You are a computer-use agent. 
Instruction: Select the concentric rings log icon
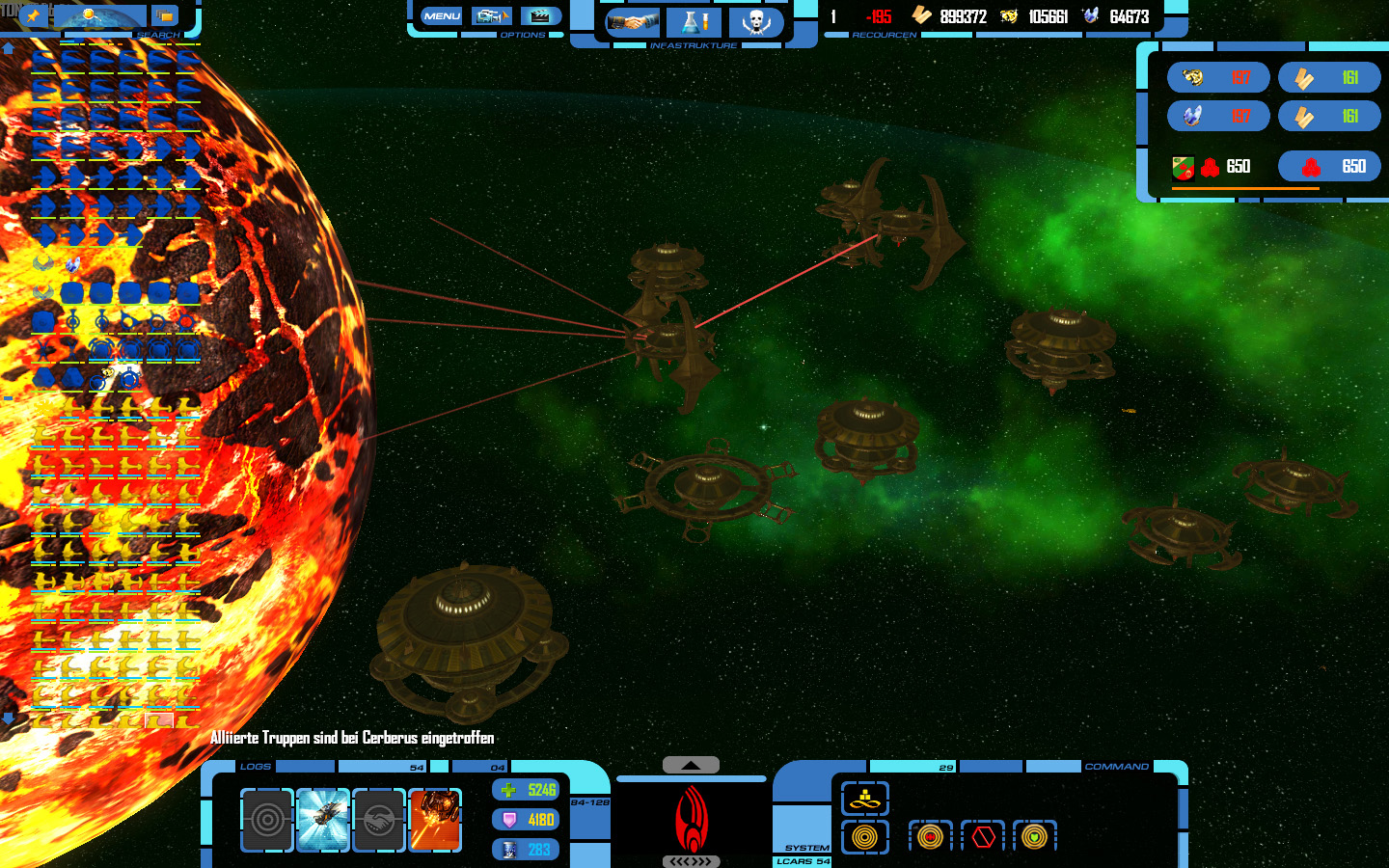point(267,820)
